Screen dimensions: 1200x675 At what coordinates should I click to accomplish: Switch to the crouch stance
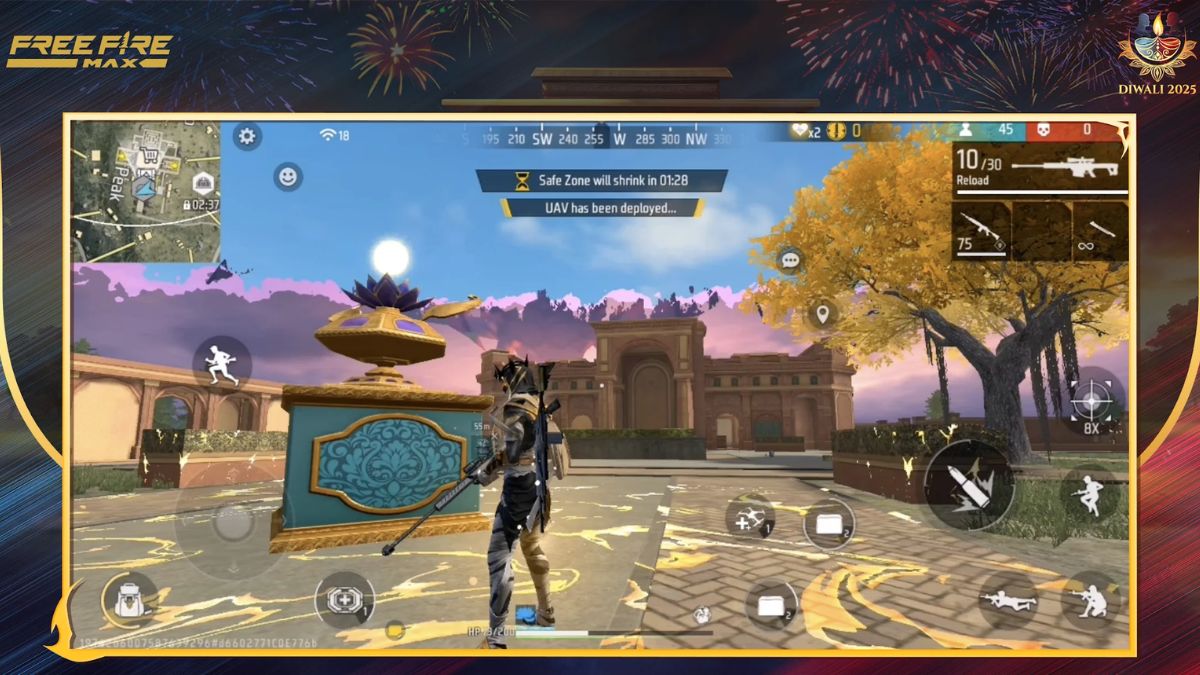[x=1090, y=600]
